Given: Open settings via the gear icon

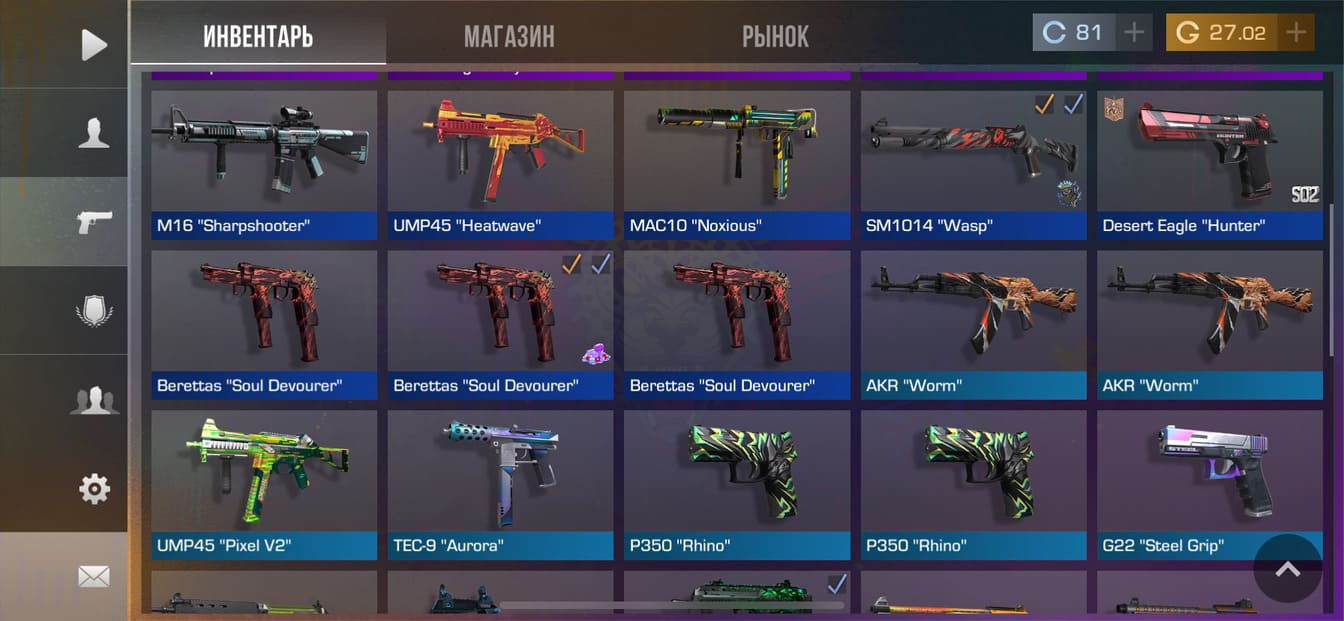Looking at the screenshot, I should click(93, 489).
